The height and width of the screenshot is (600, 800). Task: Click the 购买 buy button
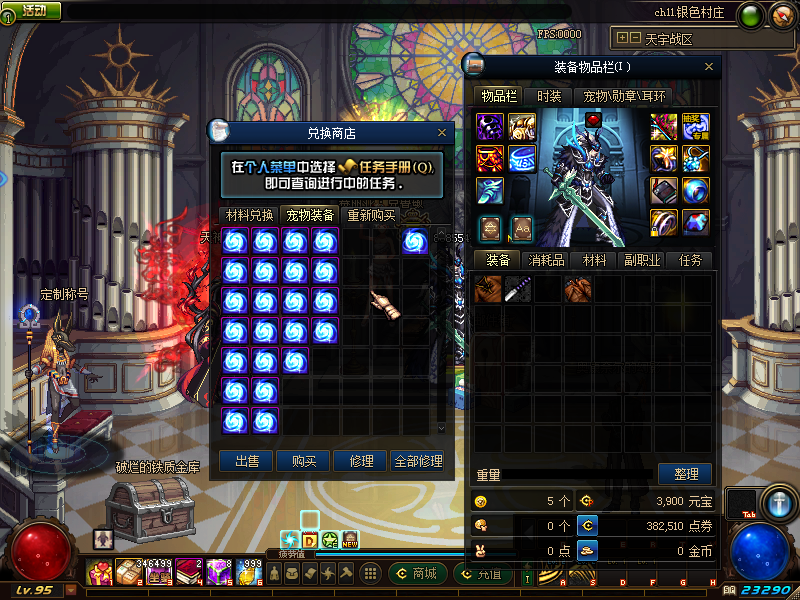pyautogui.click(x=304, y=461)
